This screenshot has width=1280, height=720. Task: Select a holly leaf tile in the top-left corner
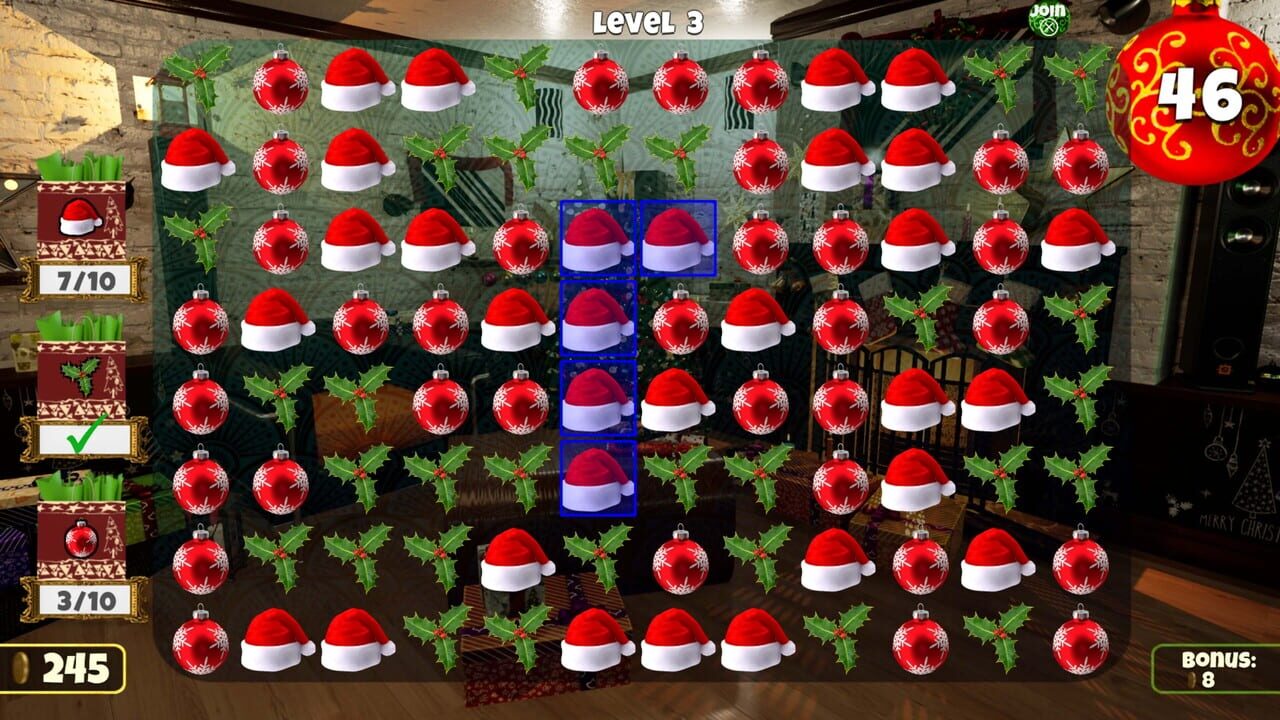coord(198,75)
